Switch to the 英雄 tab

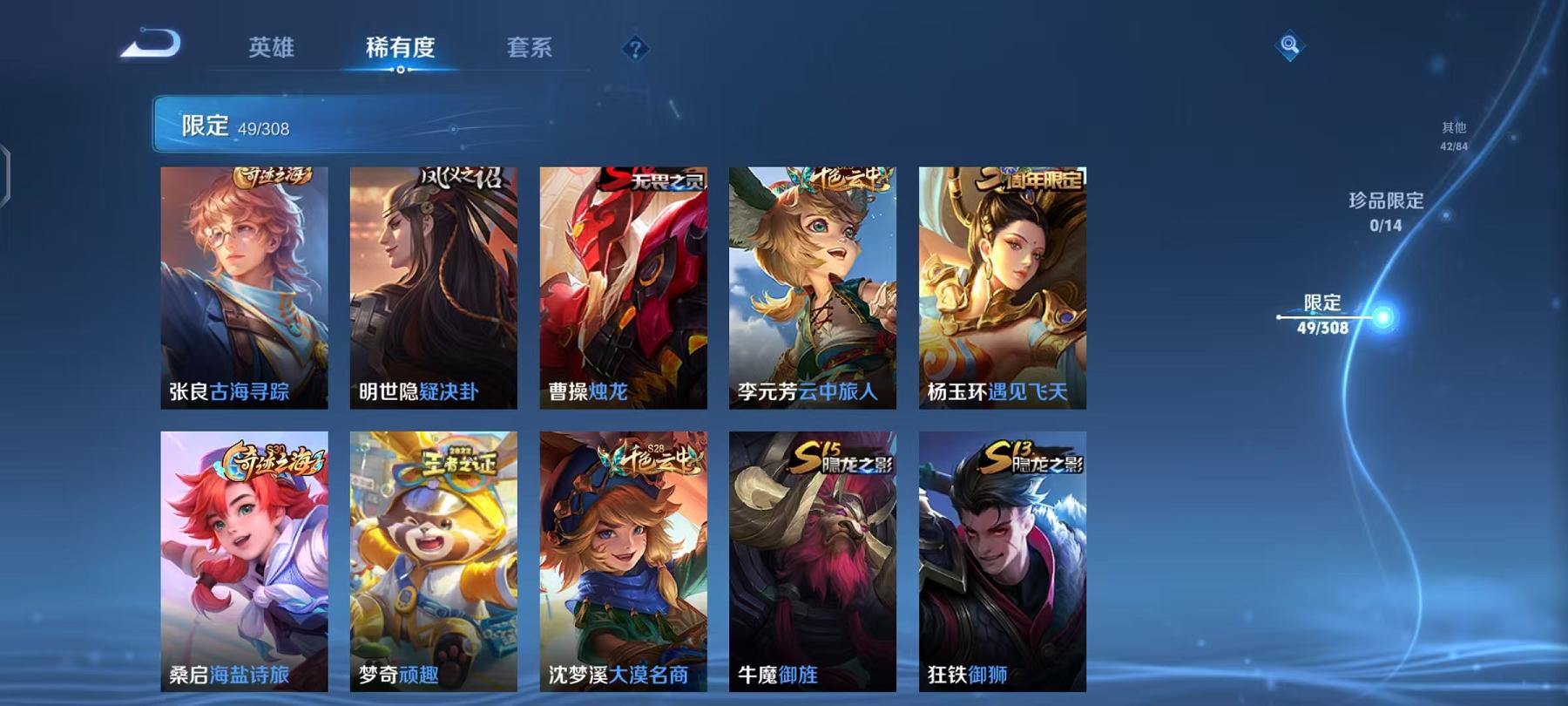pyautogui.click(x=273, y=49)
